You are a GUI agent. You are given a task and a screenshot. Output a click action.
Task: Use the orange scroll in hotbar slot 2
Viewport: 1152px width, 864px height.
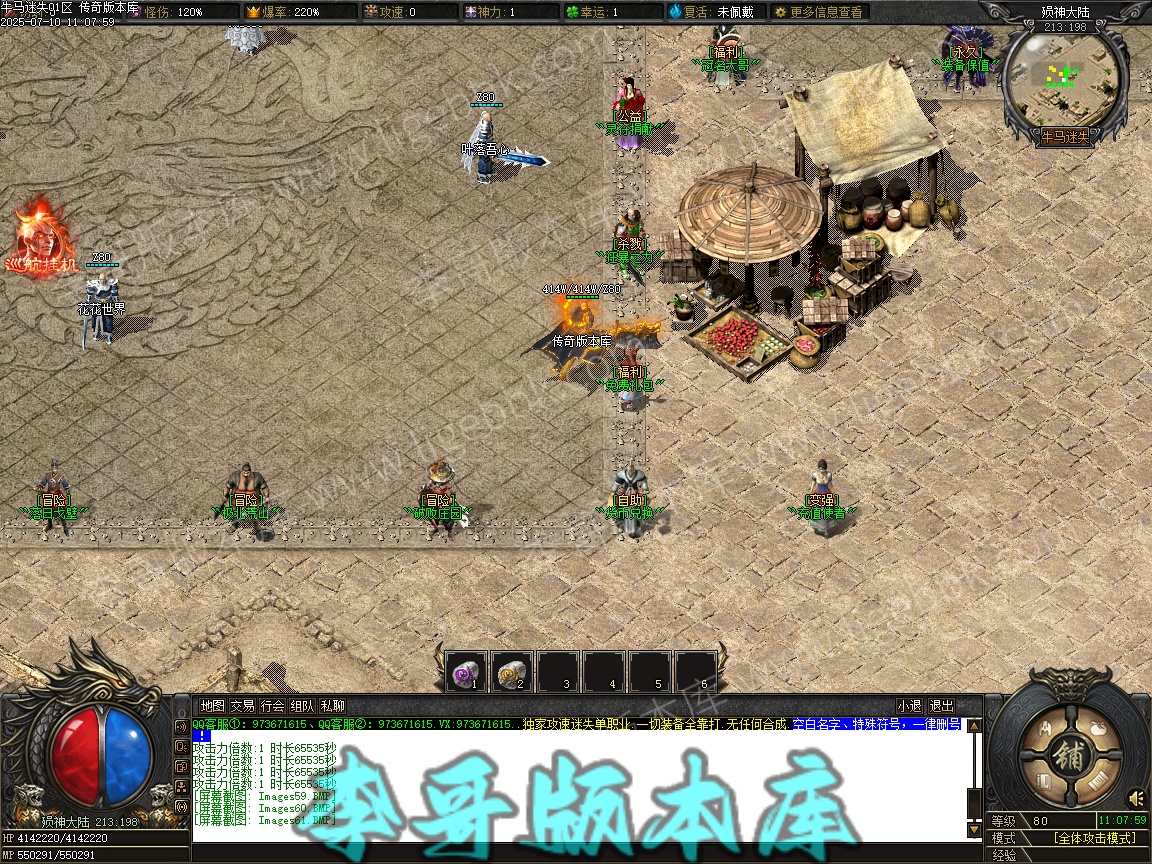(x=512, y=672)
